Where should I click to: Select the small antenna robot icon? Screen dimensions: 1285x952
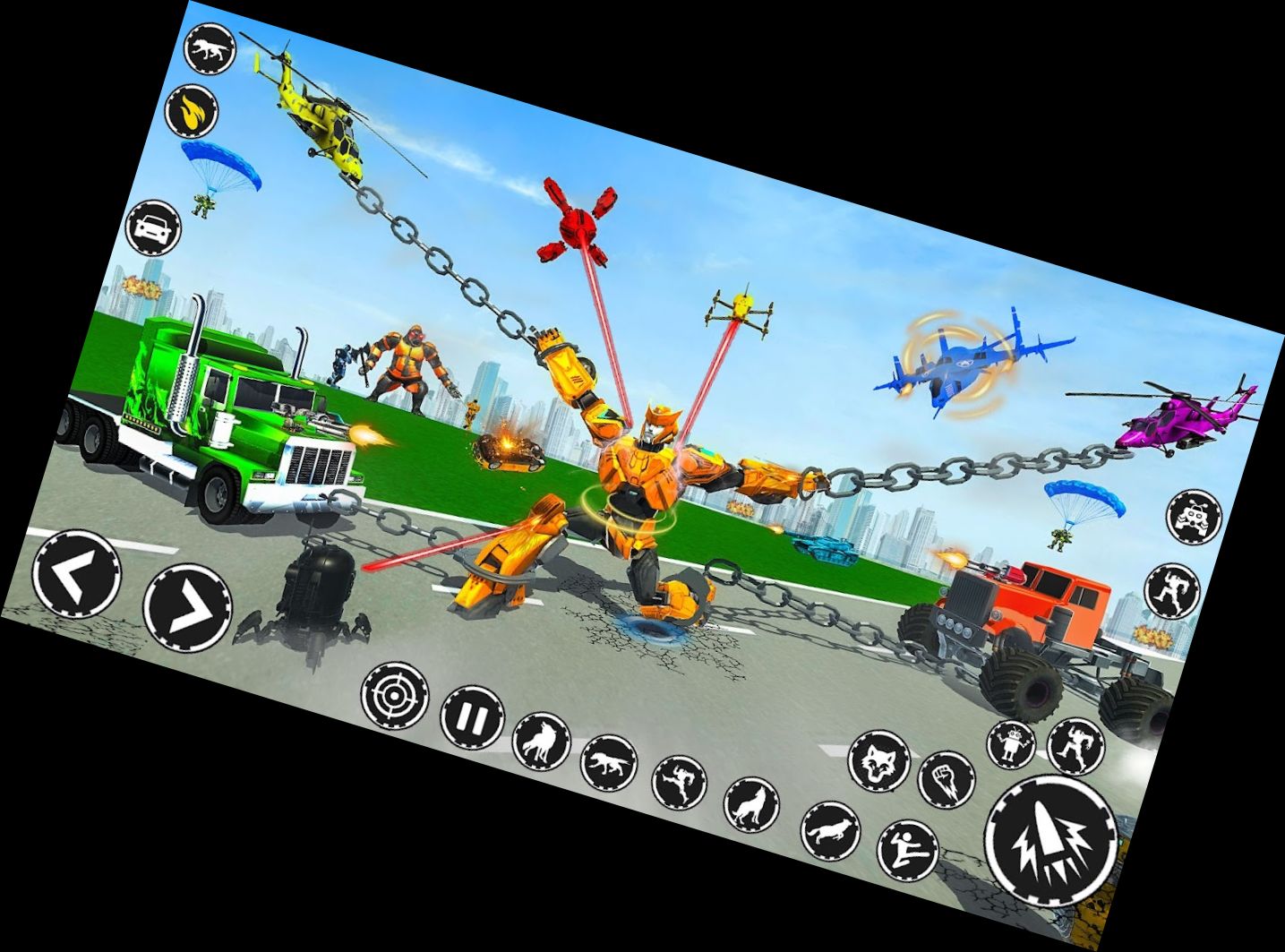[x=1012, y=745]
